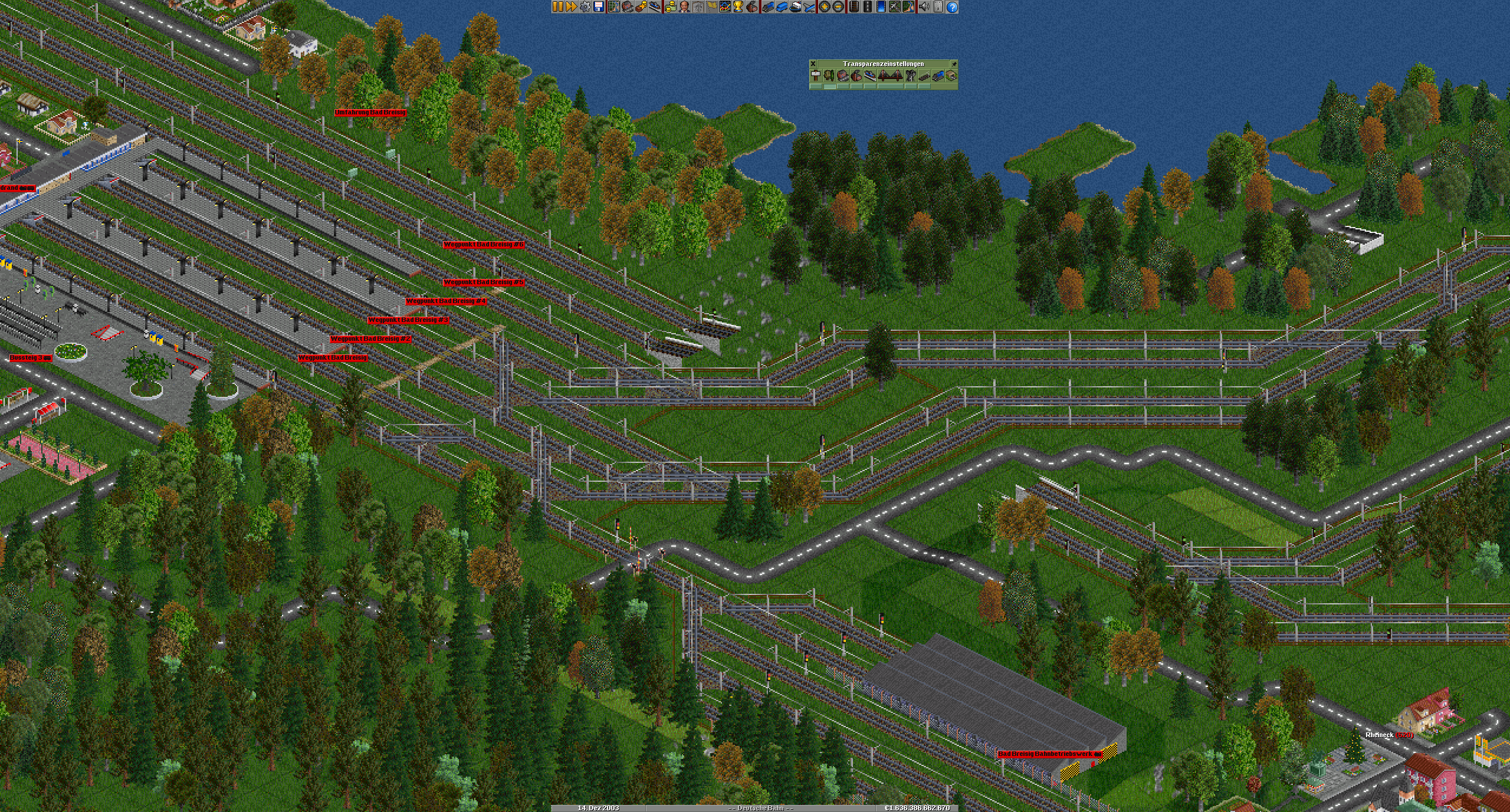Show the world map from the toolbar
The height and width of the screenshot is (812, 1510).
click(x=614, y=7)
